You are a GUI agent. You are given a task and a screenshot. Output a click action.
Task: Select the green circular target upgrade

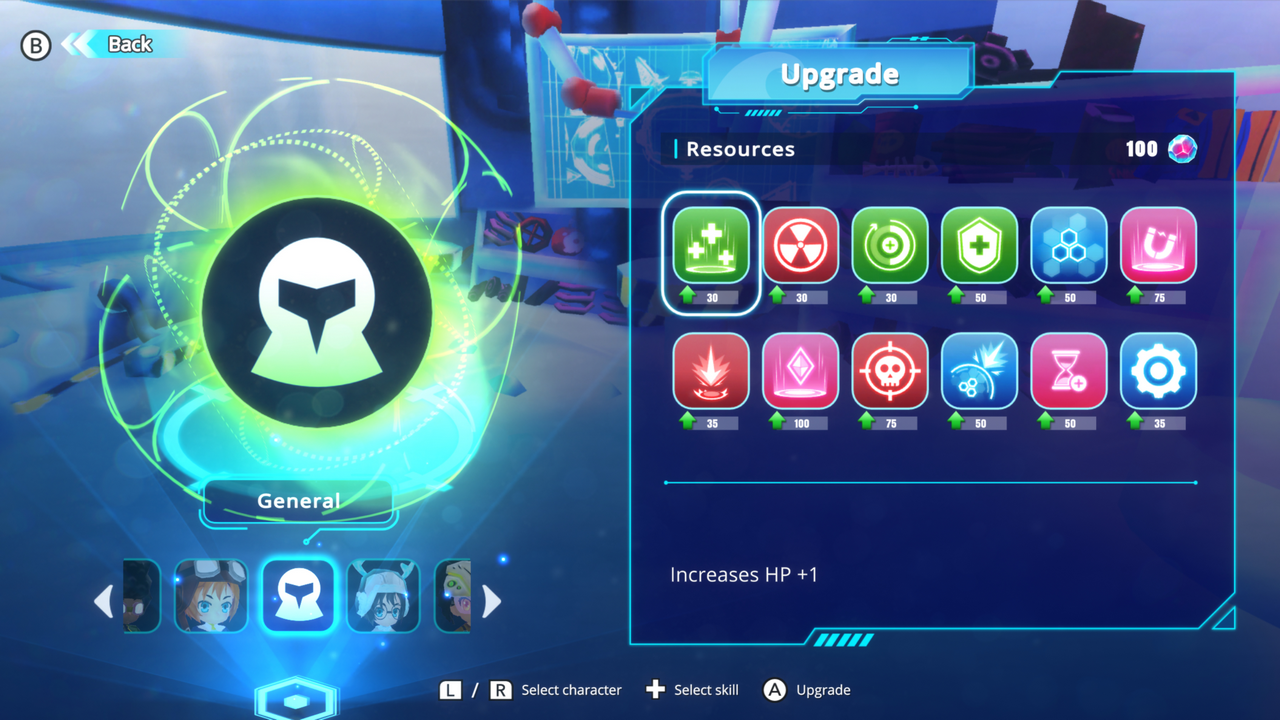(x=890, y=246)
